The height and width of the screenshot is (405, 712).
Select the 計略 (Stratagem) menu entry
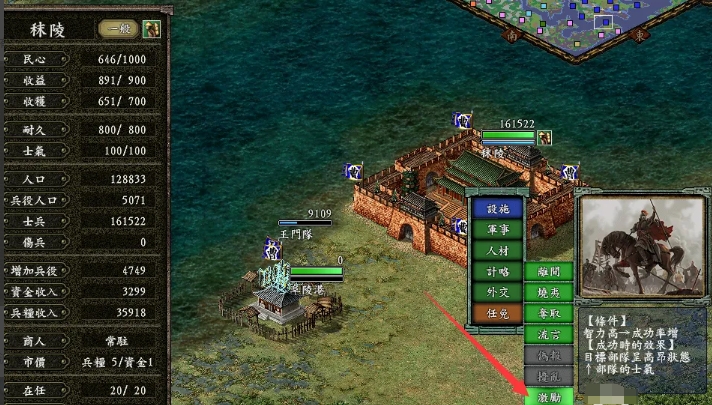coord(498,271)
